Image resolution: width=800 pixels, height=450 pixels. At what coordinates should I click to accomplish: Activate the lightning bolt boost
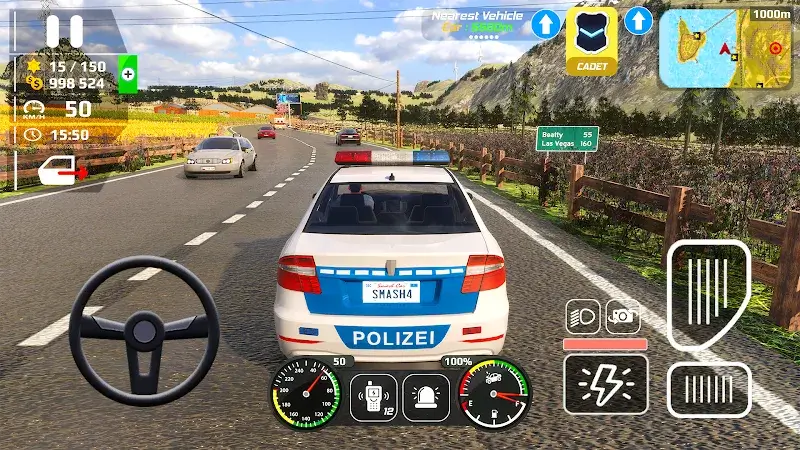pyautogui.click(x=605, y=384)
